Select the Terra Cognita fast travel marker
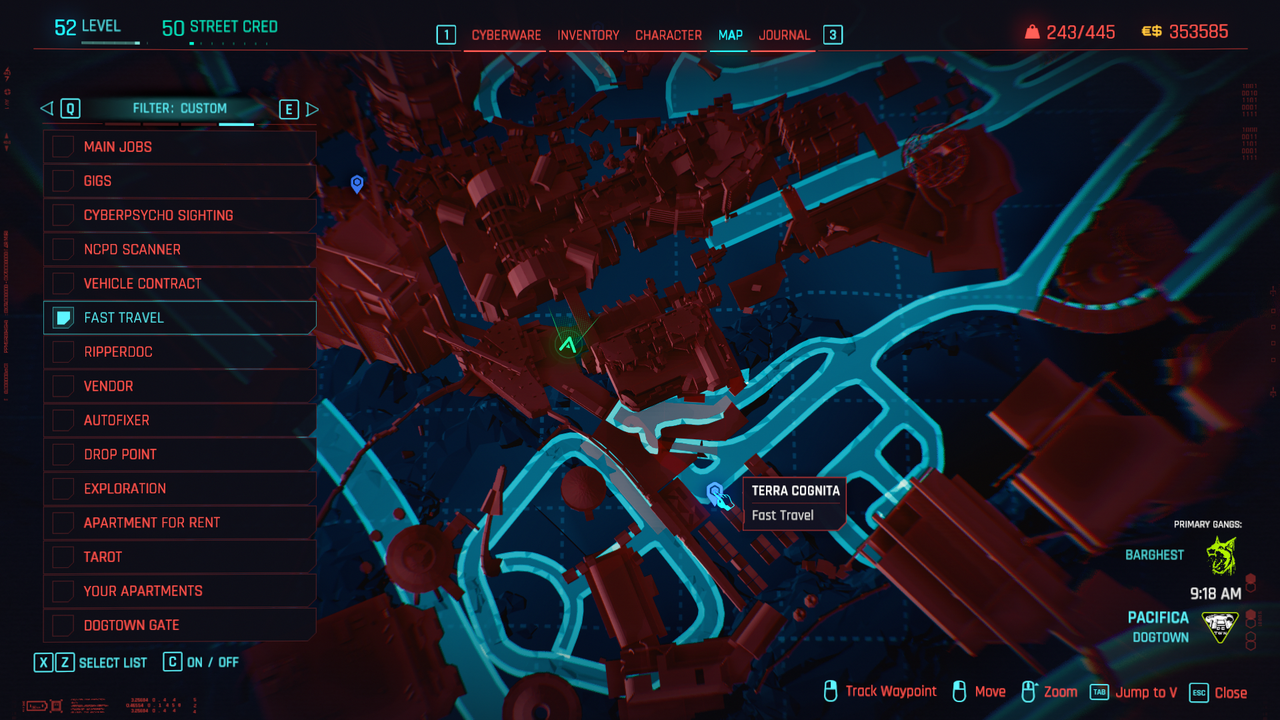The height and width of the screenshot is (720, 1280). (715, 492)
